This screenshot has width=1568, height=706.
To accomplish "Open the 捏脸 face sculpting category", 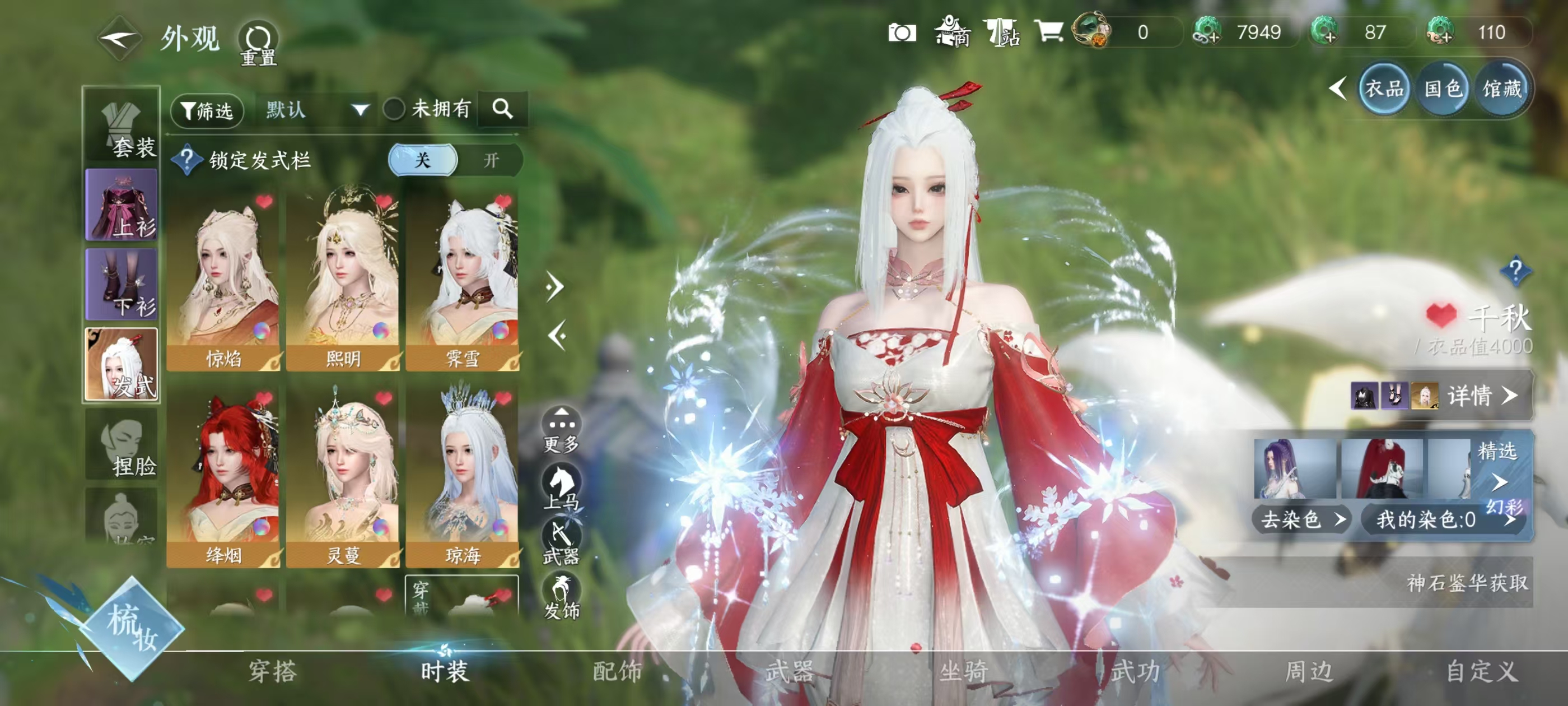I will click(122, 445).
